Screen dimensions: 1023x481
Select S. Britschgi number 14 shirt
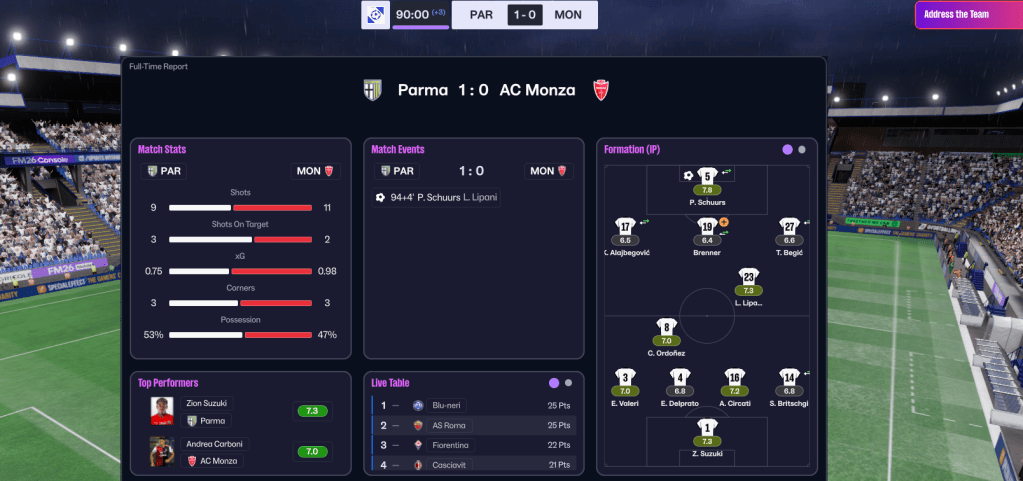pyautogui.click(x=789, y=378)
